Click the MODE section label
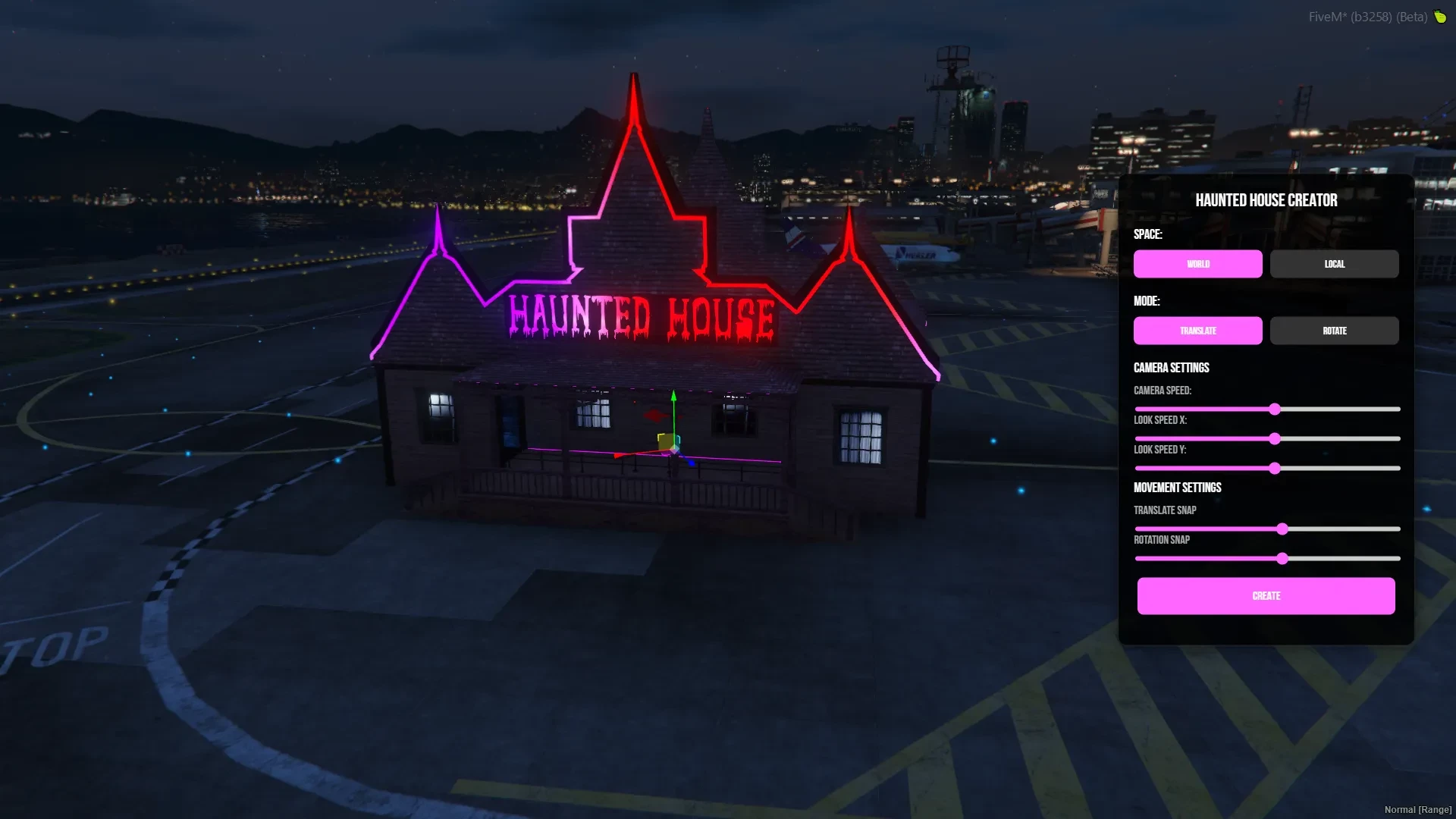This screenshot has height=819, width=1456. click(x=1146, y=301)
